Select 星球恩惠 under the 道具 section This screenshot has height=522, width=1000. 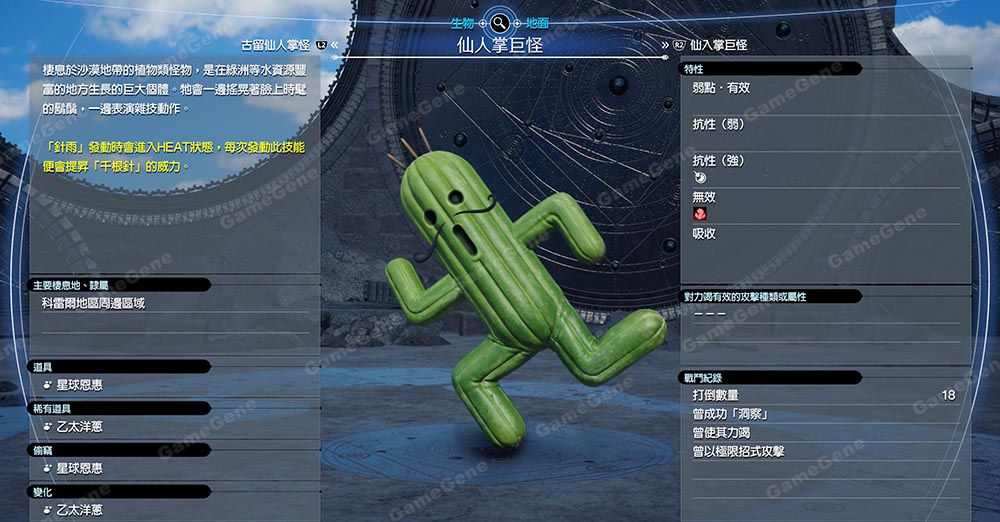click(79, 385)
